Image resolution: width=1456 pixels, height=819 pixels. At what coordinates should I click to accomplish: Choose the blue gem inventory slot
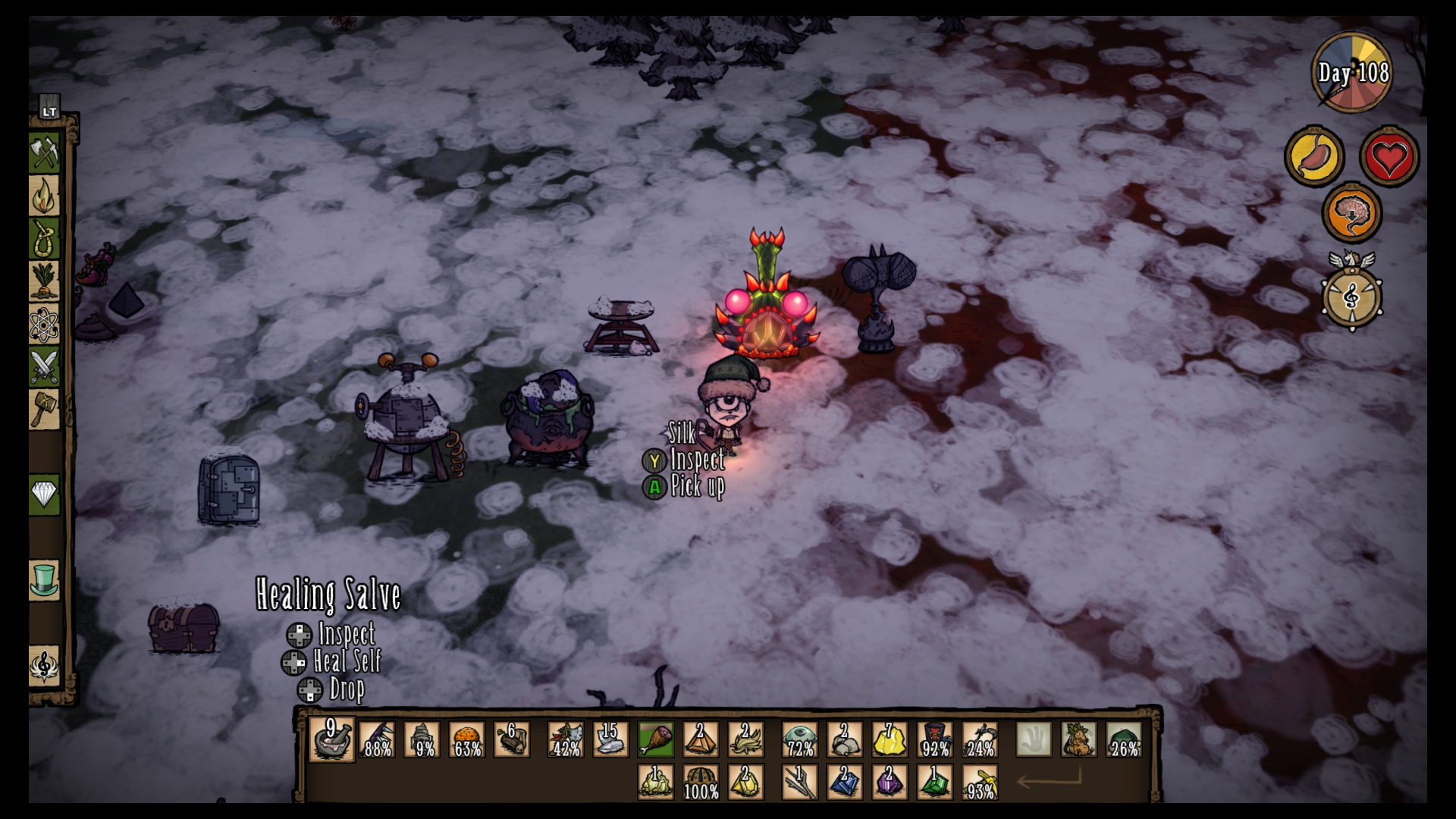click(844, 782)
